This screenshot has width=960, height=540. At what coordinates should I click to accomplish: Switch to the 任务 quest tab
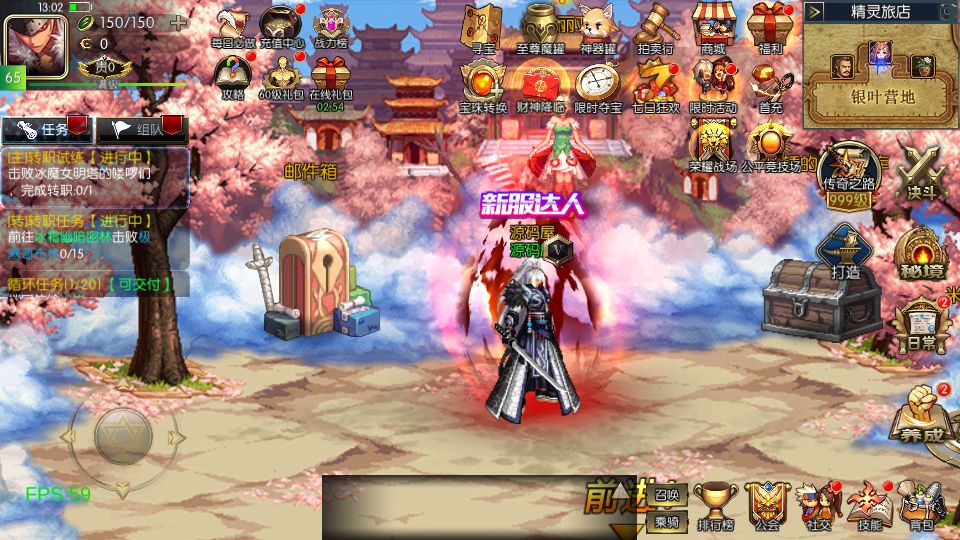coord(47,128)
